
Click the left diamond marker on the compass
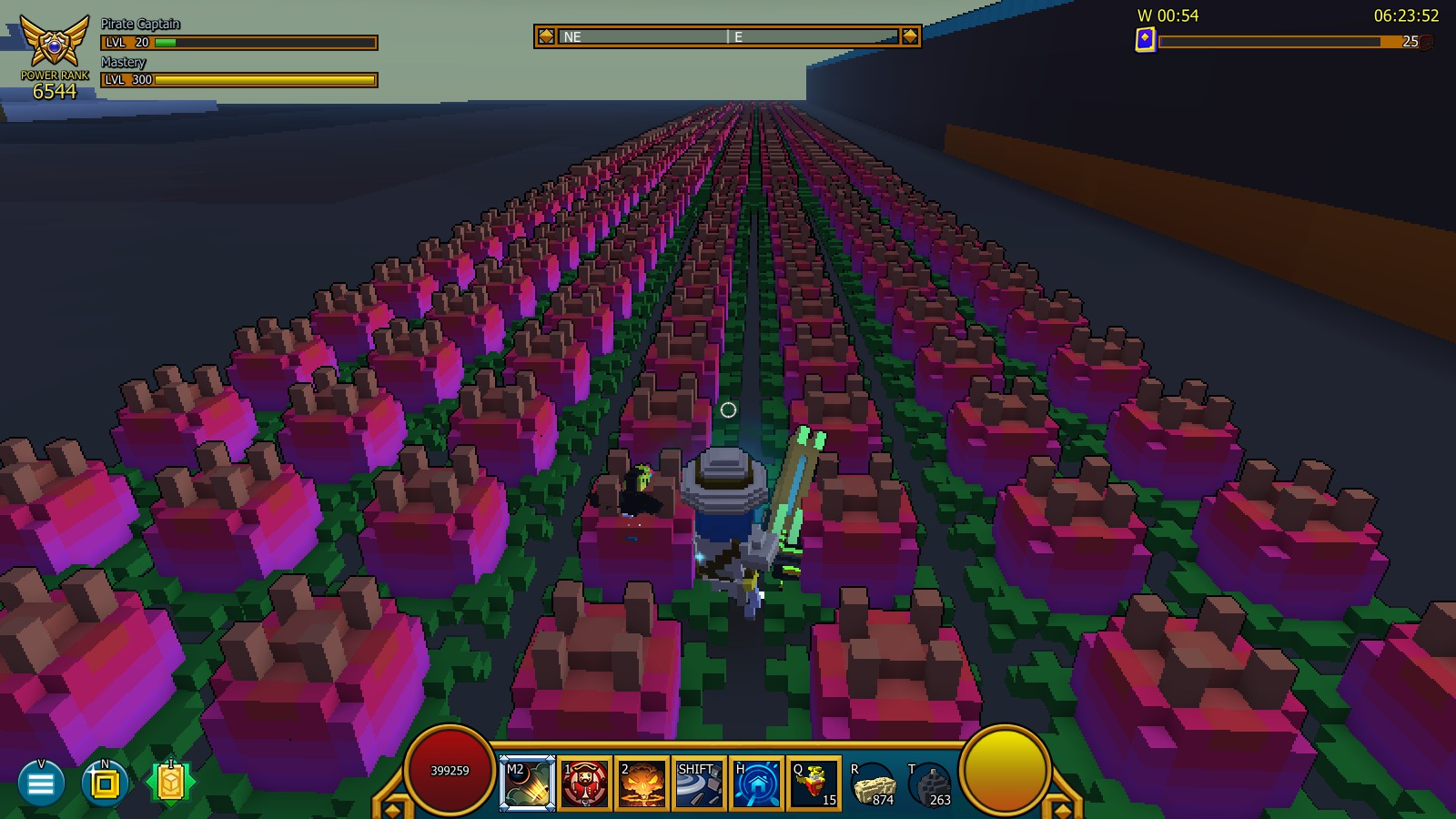pos(546,36)
